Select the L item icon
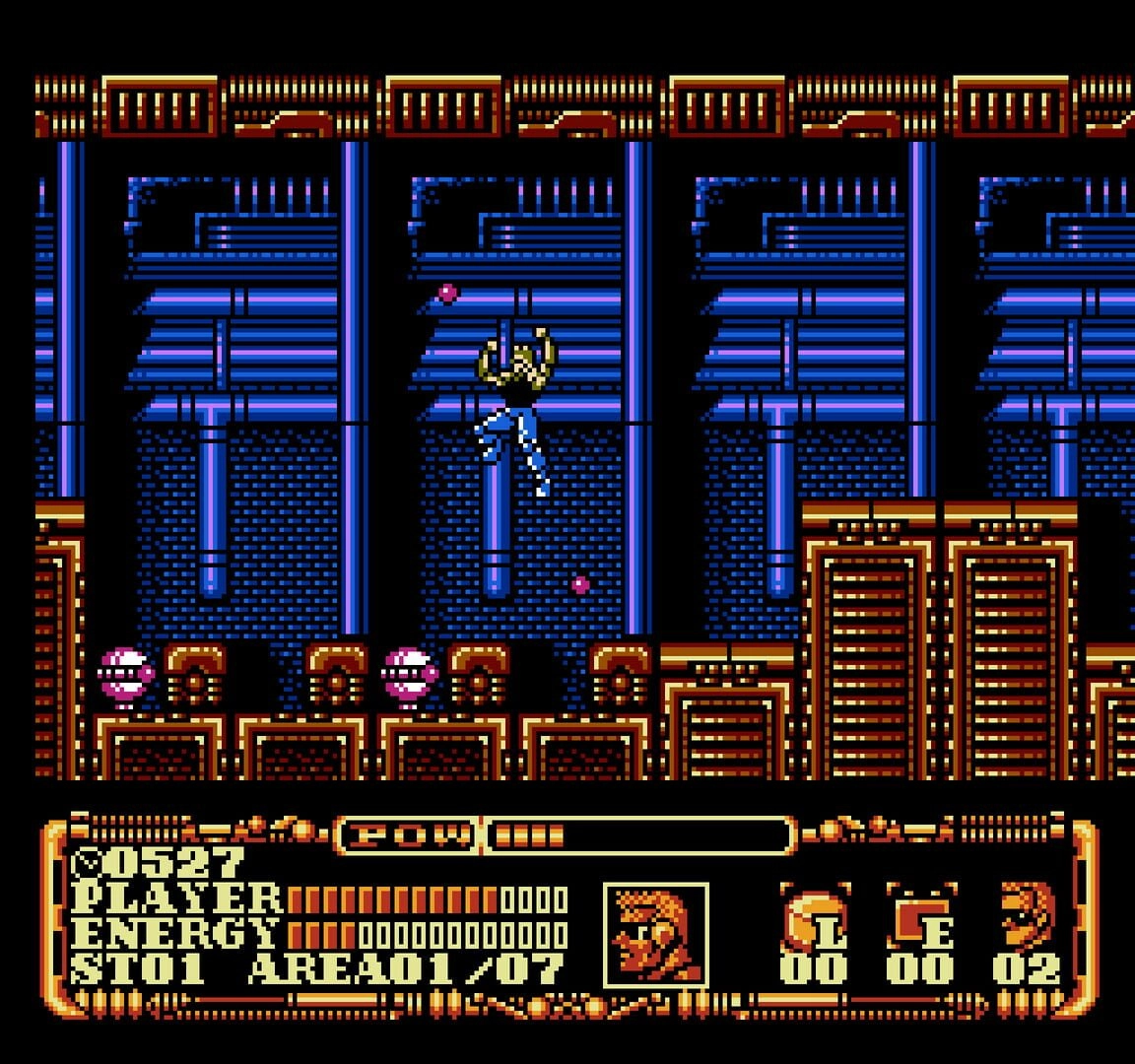Screen dimensions: 1135x1064 pos(814,917)
